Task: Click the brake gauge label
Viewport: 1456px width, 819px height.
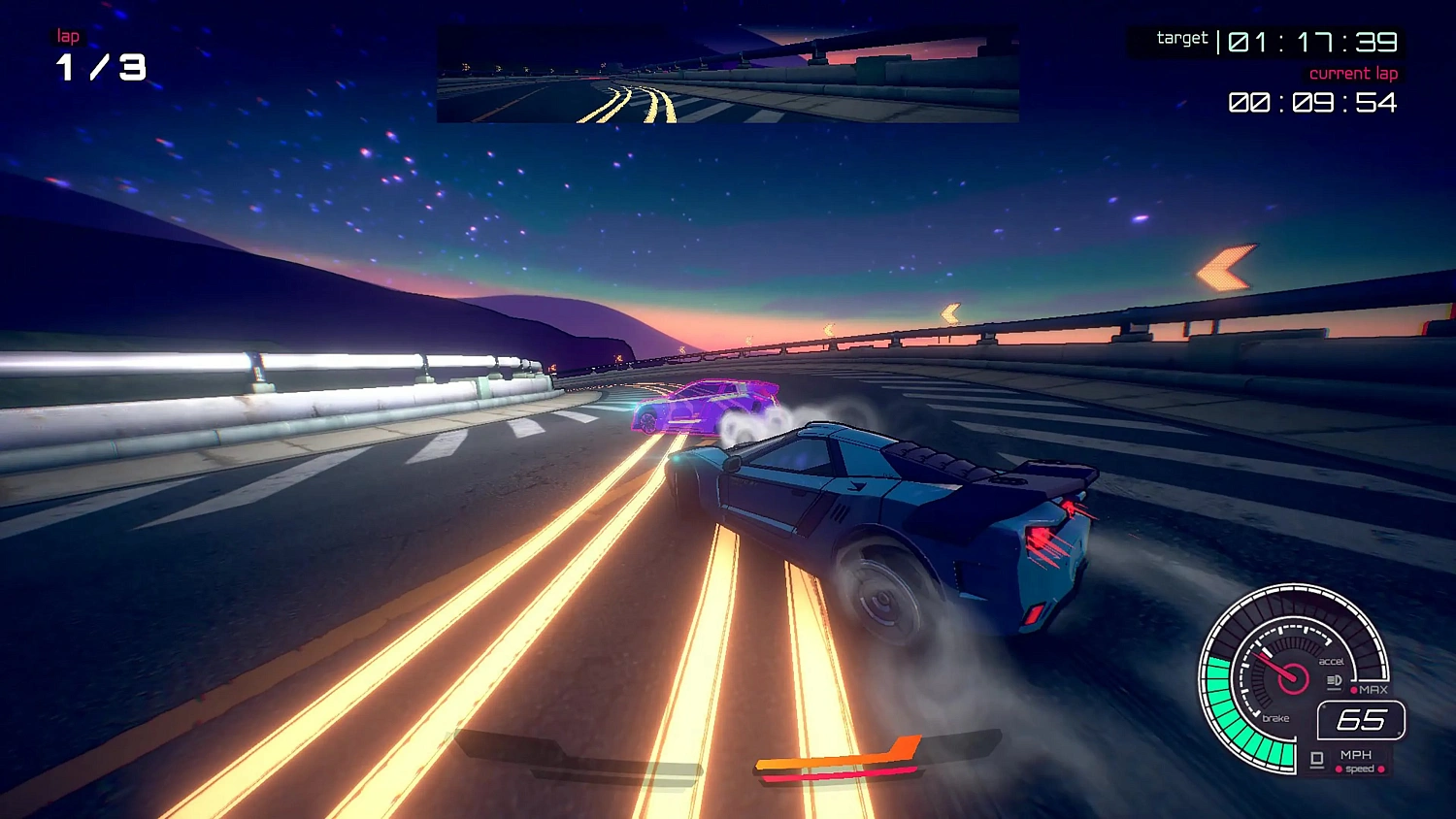Action: pyautogui.click(x=1275, y=718)
